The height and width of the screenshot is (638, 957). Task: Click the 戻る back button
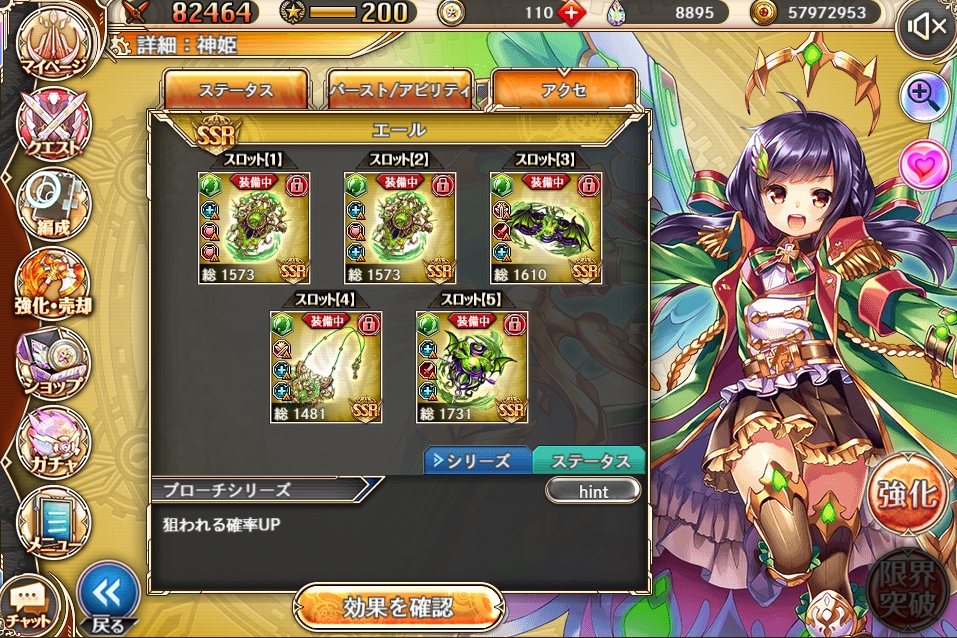(x=107, y=600)
